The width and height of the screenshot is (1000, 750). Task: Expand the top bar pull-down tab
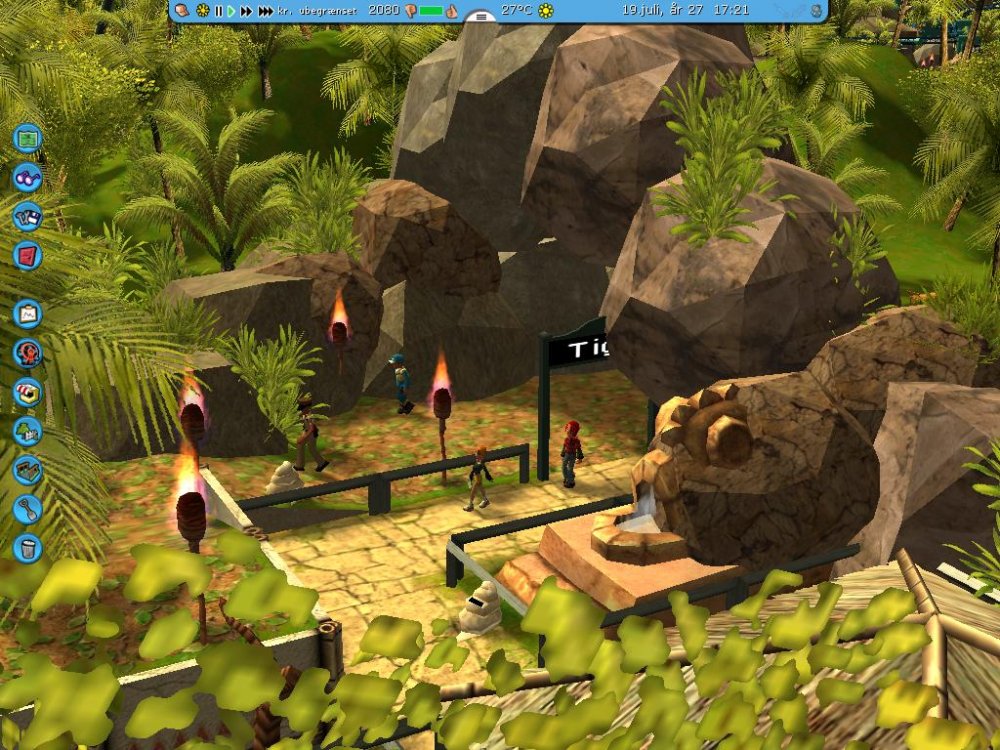click(x=481, y=17)
